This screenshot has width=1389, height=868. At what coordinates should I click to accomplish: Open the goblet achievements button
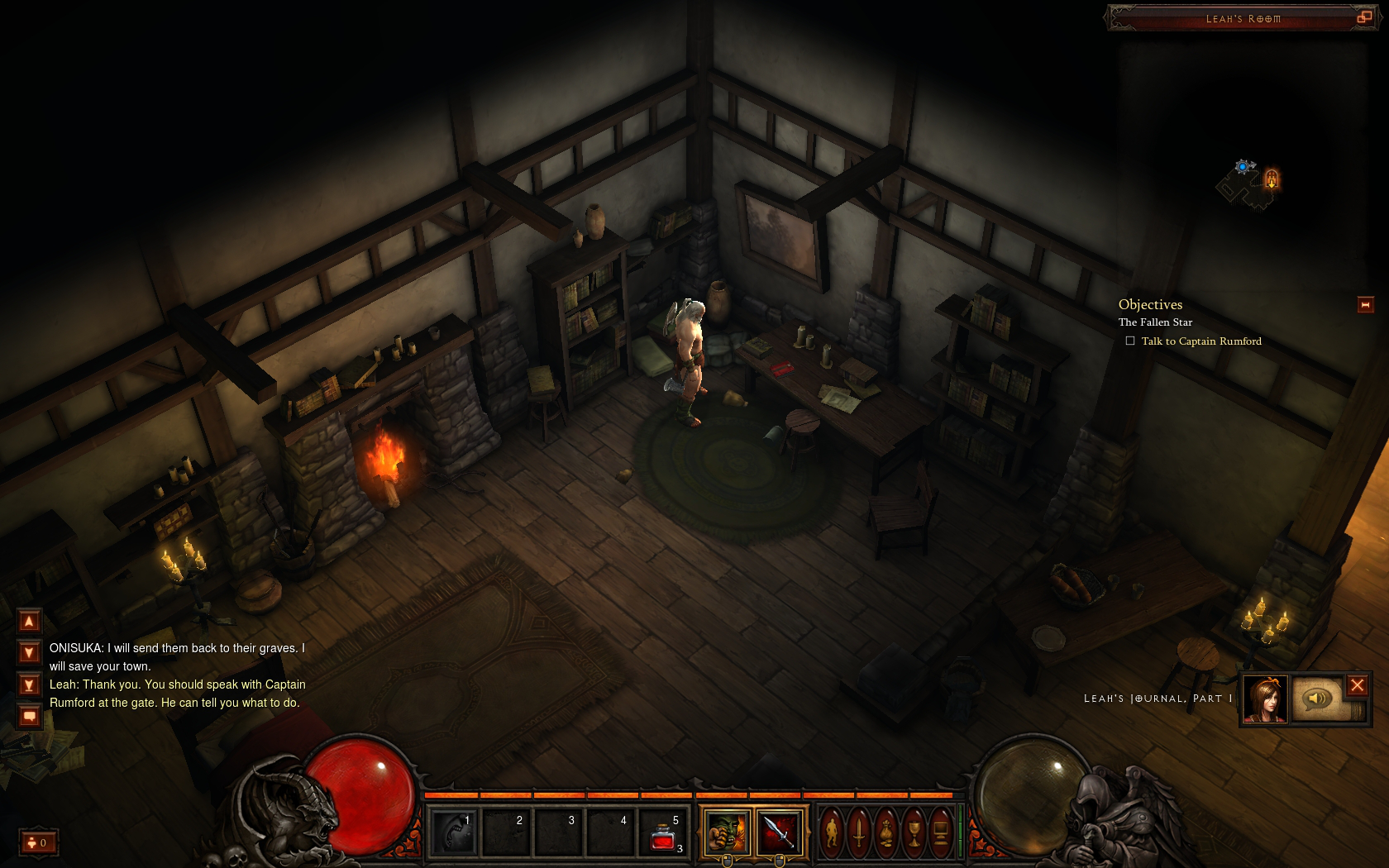coord(914,832)
